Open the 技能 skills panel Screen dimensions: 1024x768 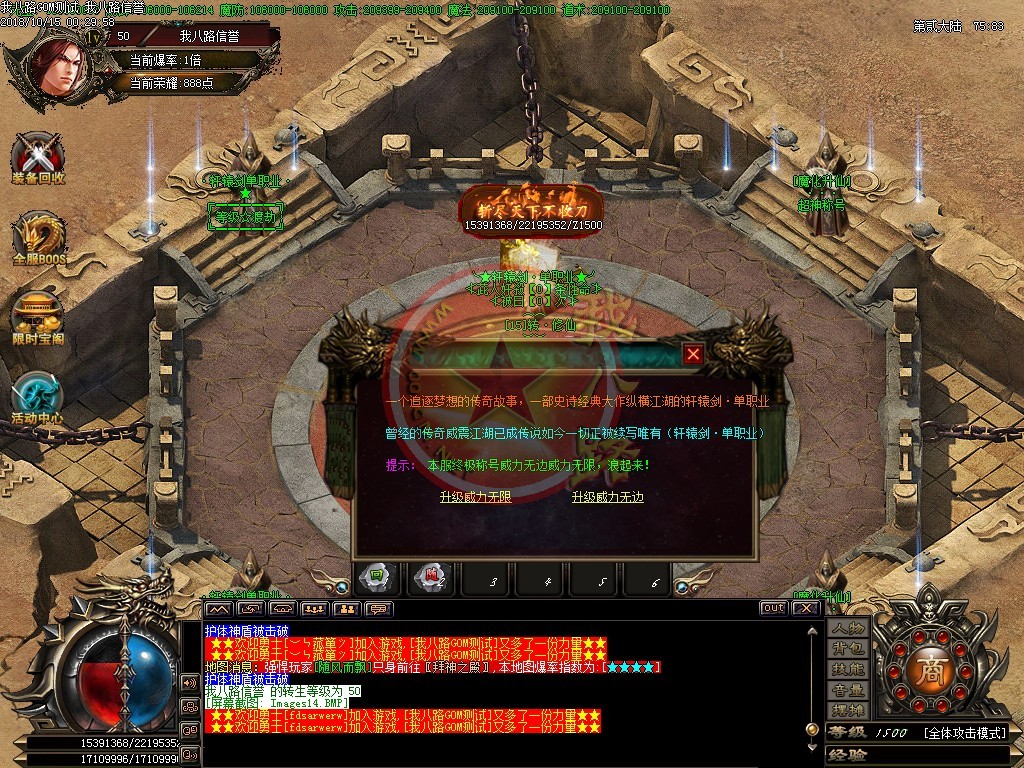848,669
